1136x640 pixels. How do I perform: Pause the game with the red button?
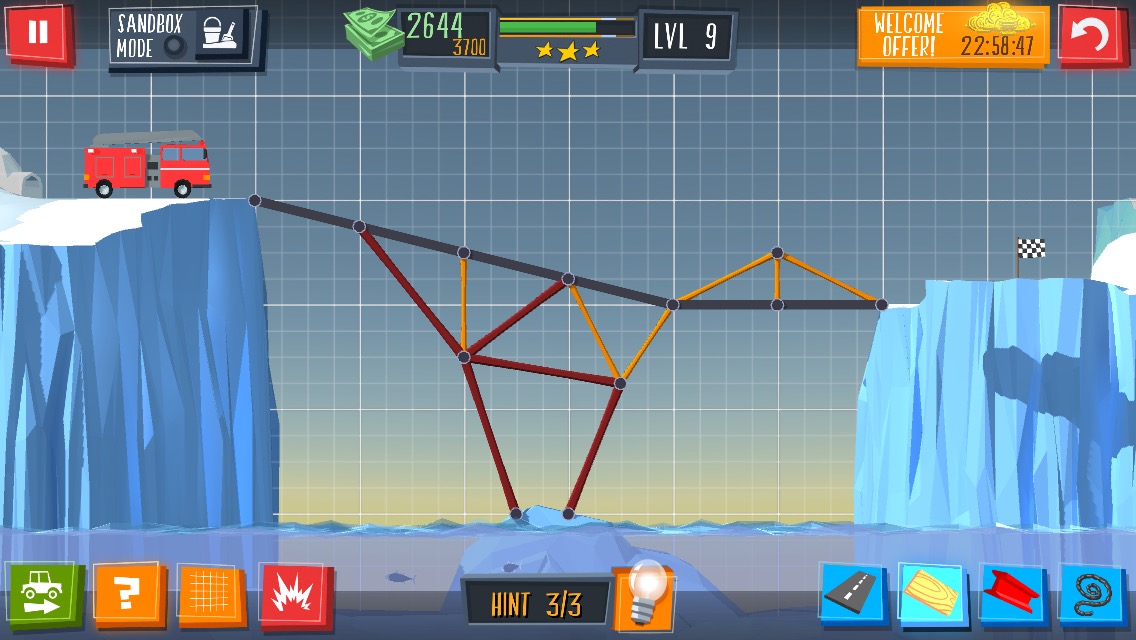click(x=38, y=33)
